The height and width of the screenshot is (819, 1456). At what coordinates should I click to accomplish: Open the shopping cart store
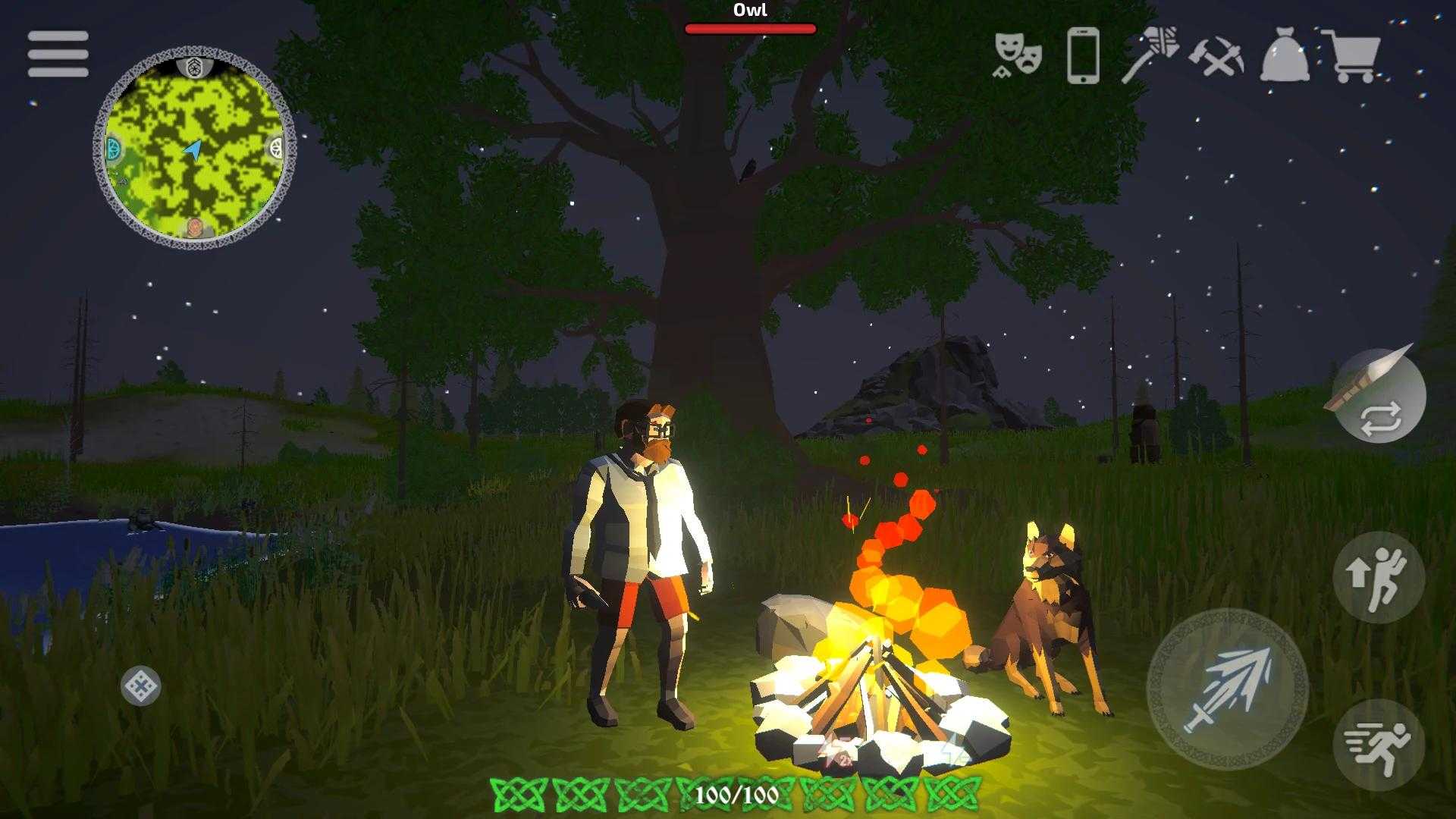(1351, 55)
